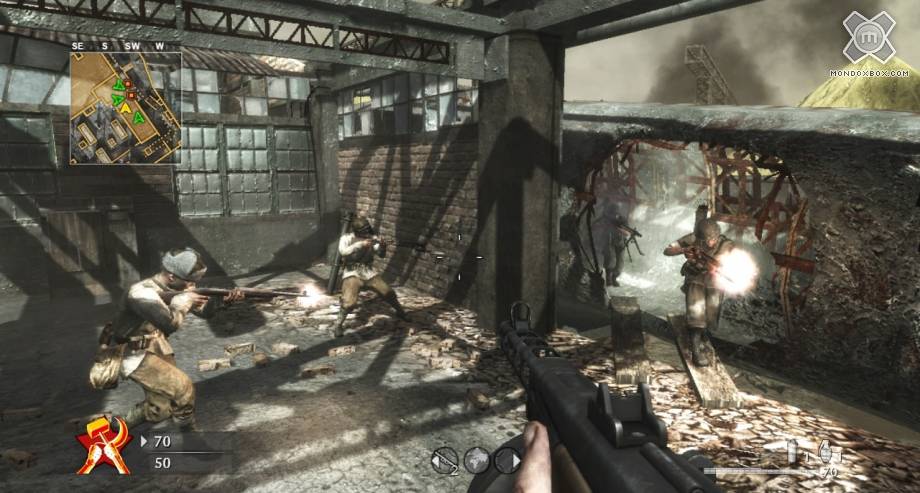
Task: Click the compass heading strip above minimap
Action: tap(125, 45)
